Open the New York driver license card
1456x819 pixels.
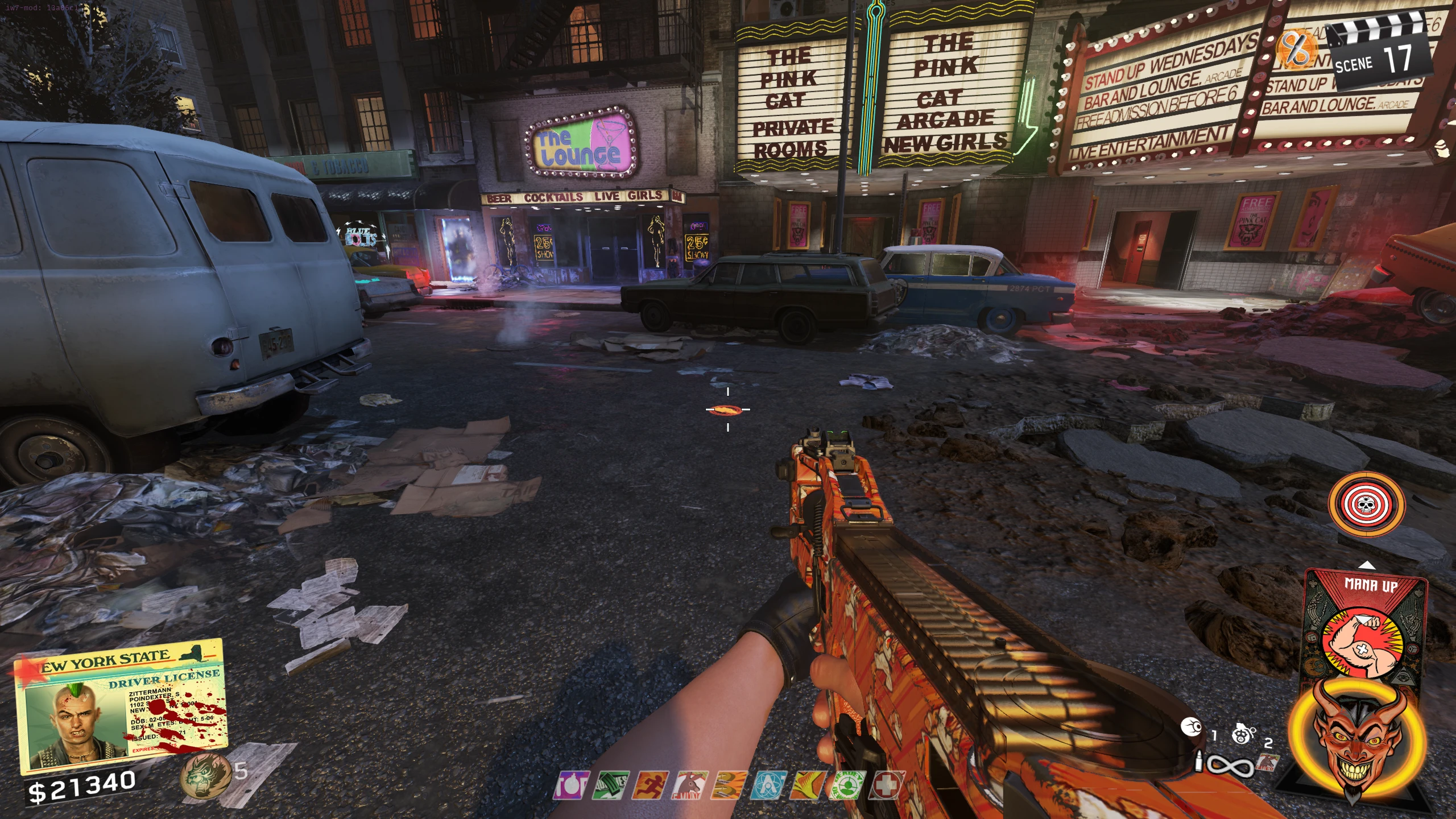(x=121, y=706)
